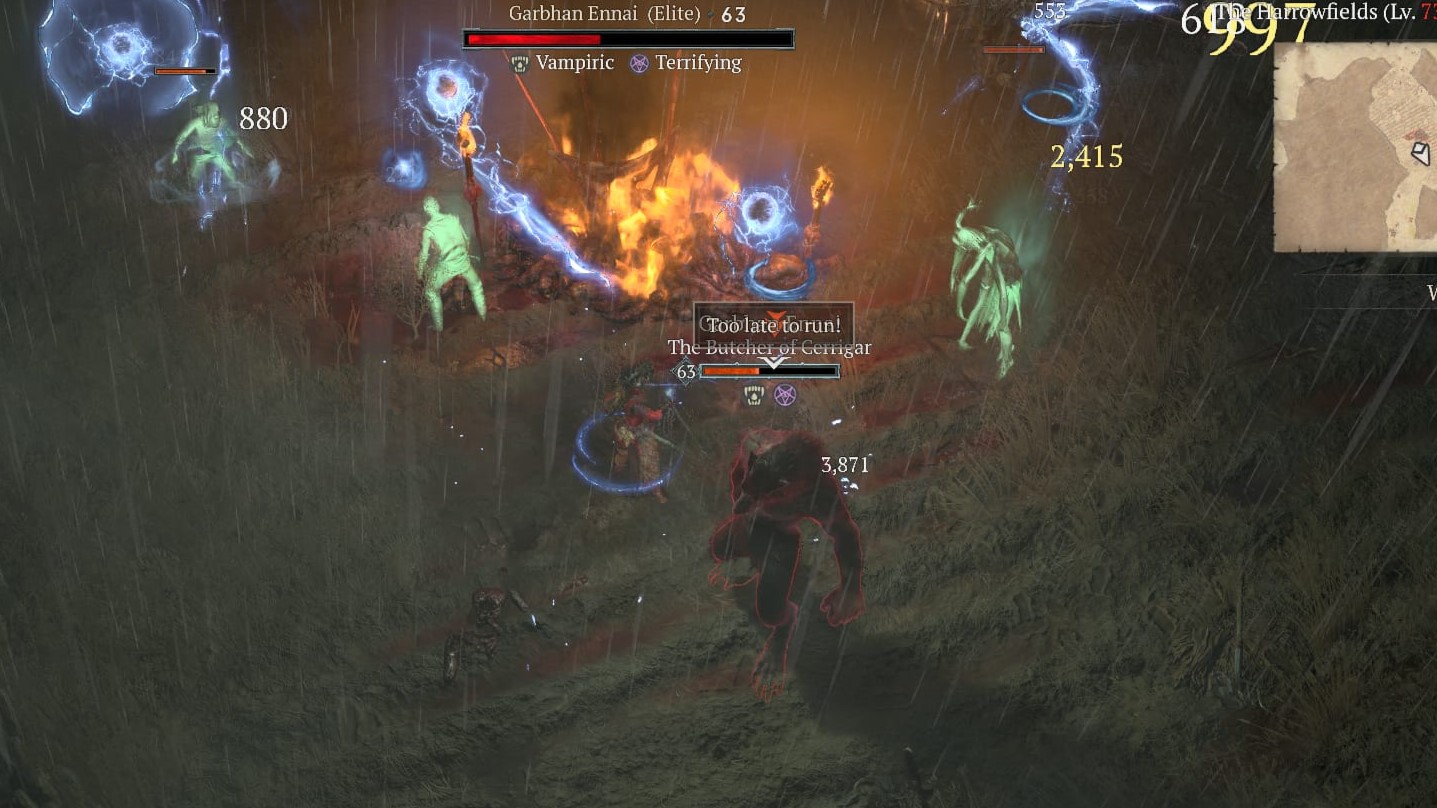Select the 'Too late to run!' speech box
The width and height of the screenshot is (1437, 808).
[773, 324]
